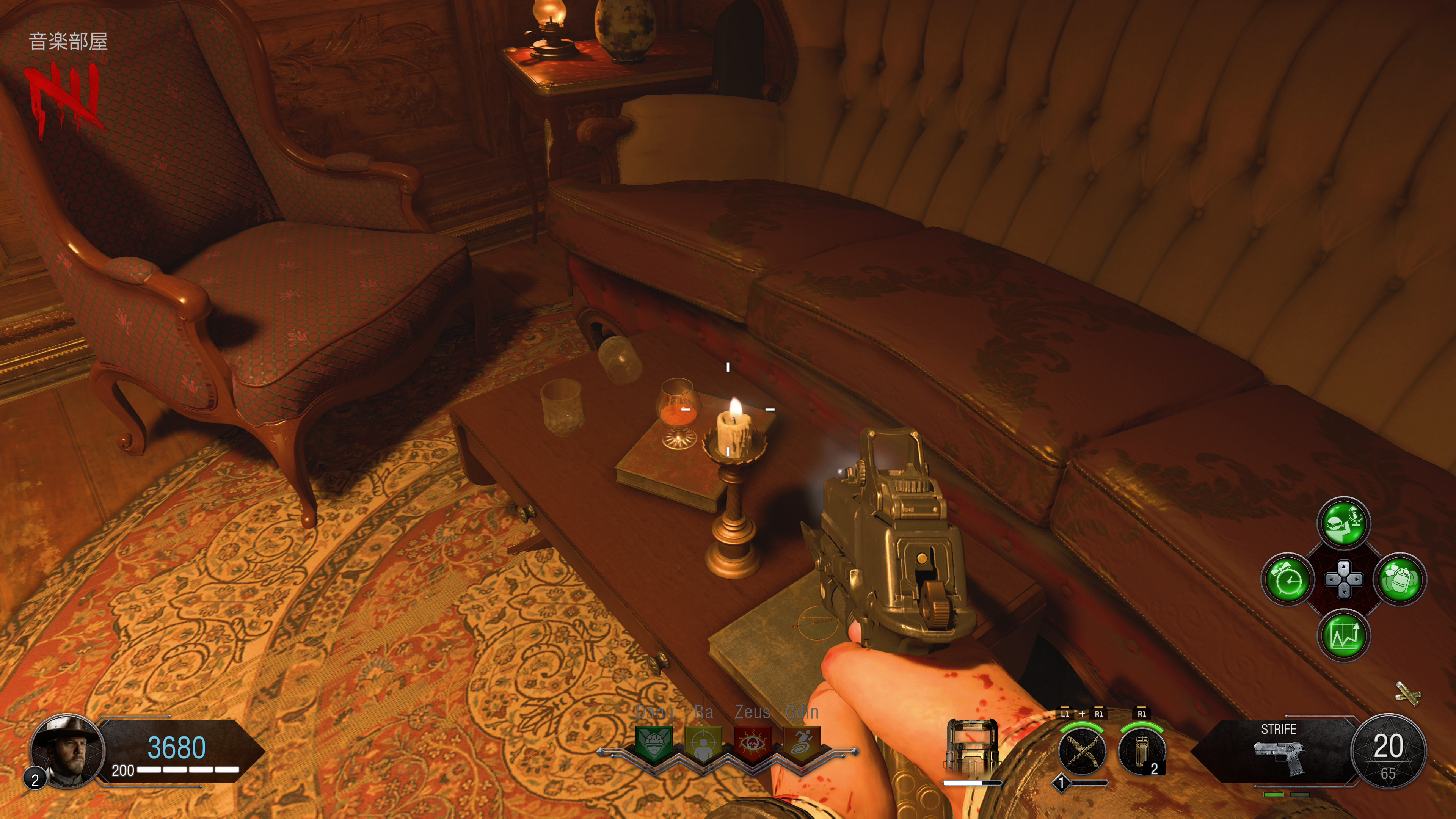The height and width of the screenshot is (819, 1456).
Task: Select the shield equipment icon
Action: point(970,747)
